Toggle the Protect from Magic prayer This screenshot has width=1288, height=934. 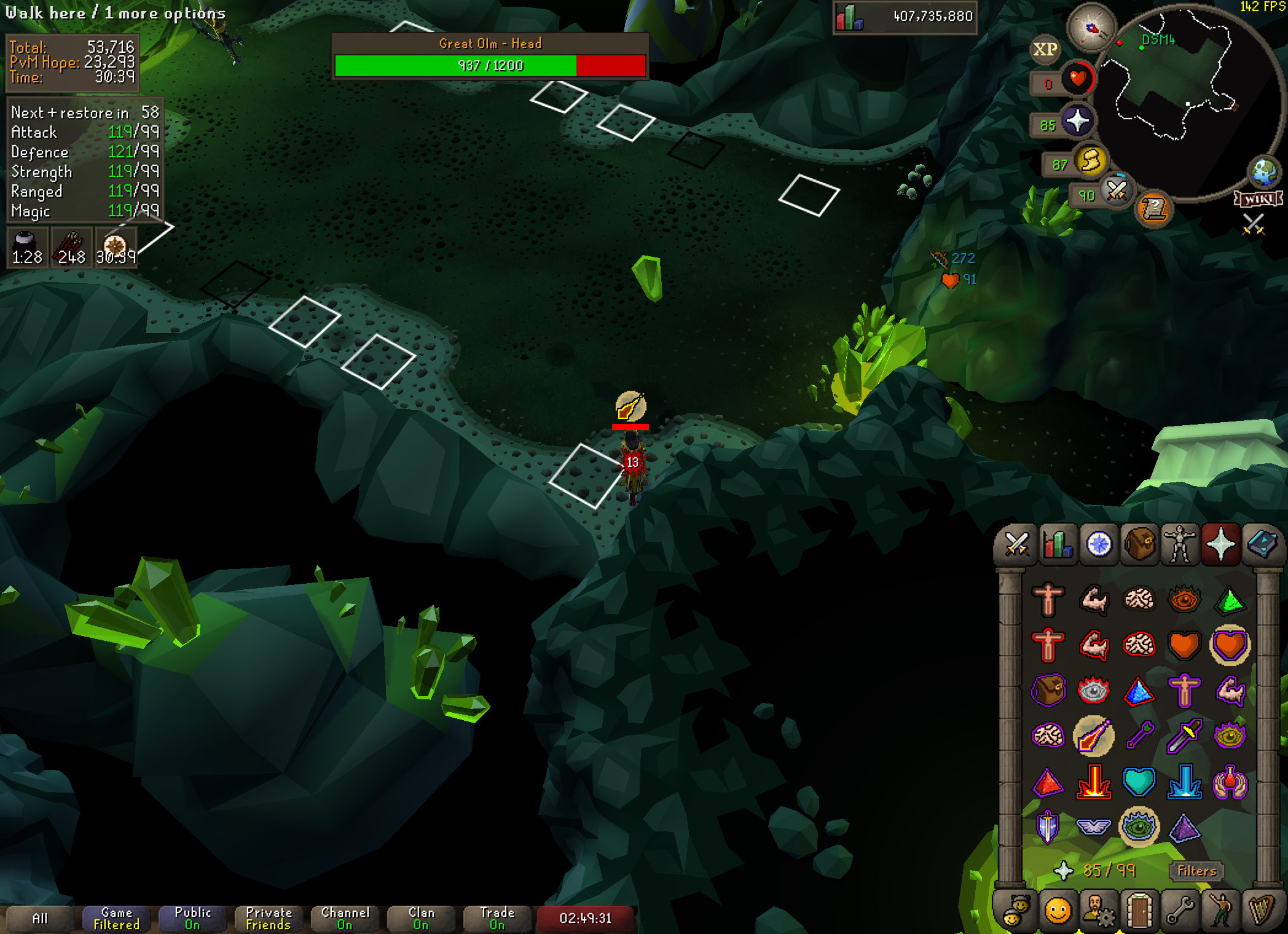click(1093, 736)
